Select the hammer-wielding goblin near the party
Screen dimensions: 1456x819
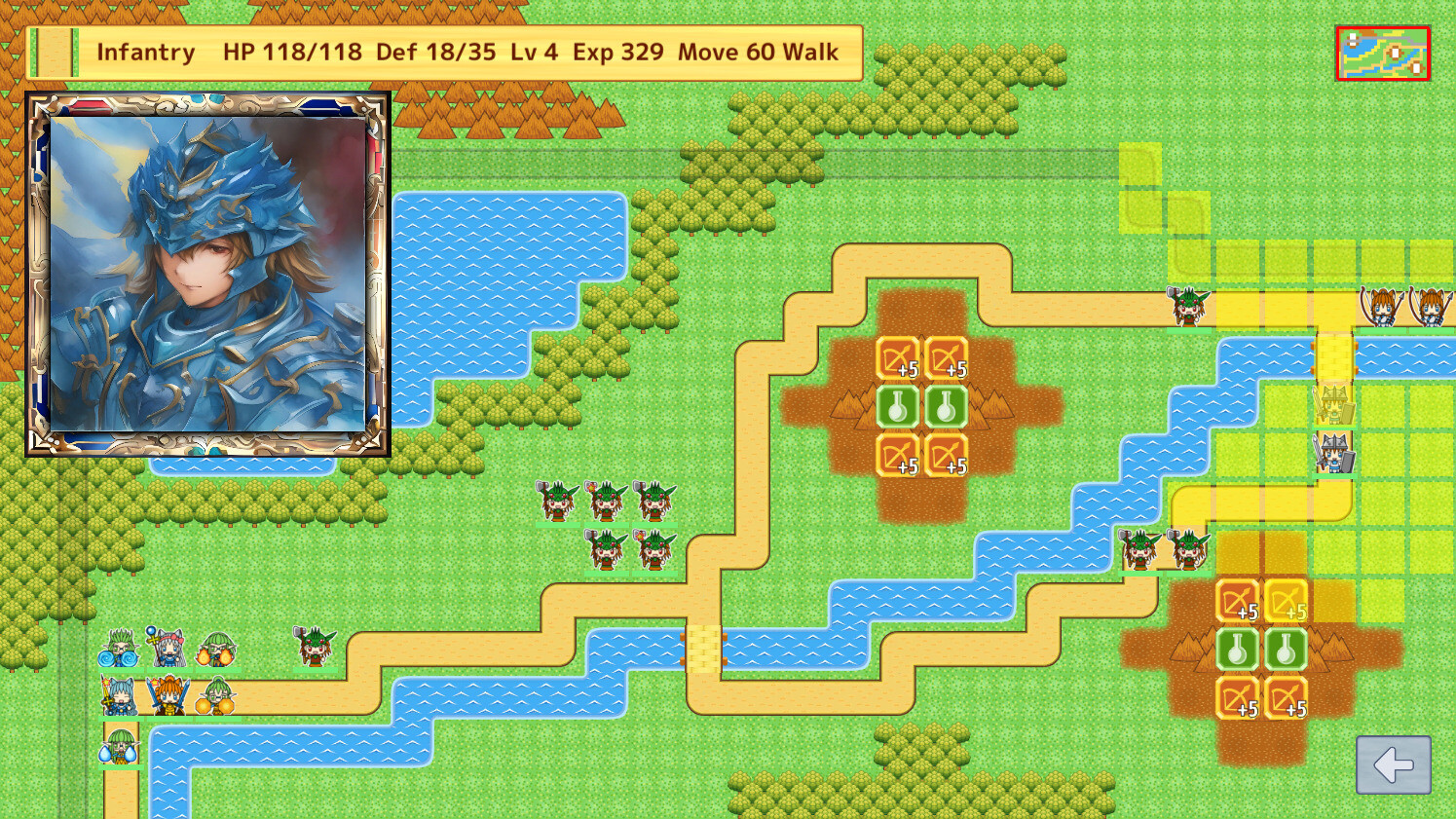[312, 645]
